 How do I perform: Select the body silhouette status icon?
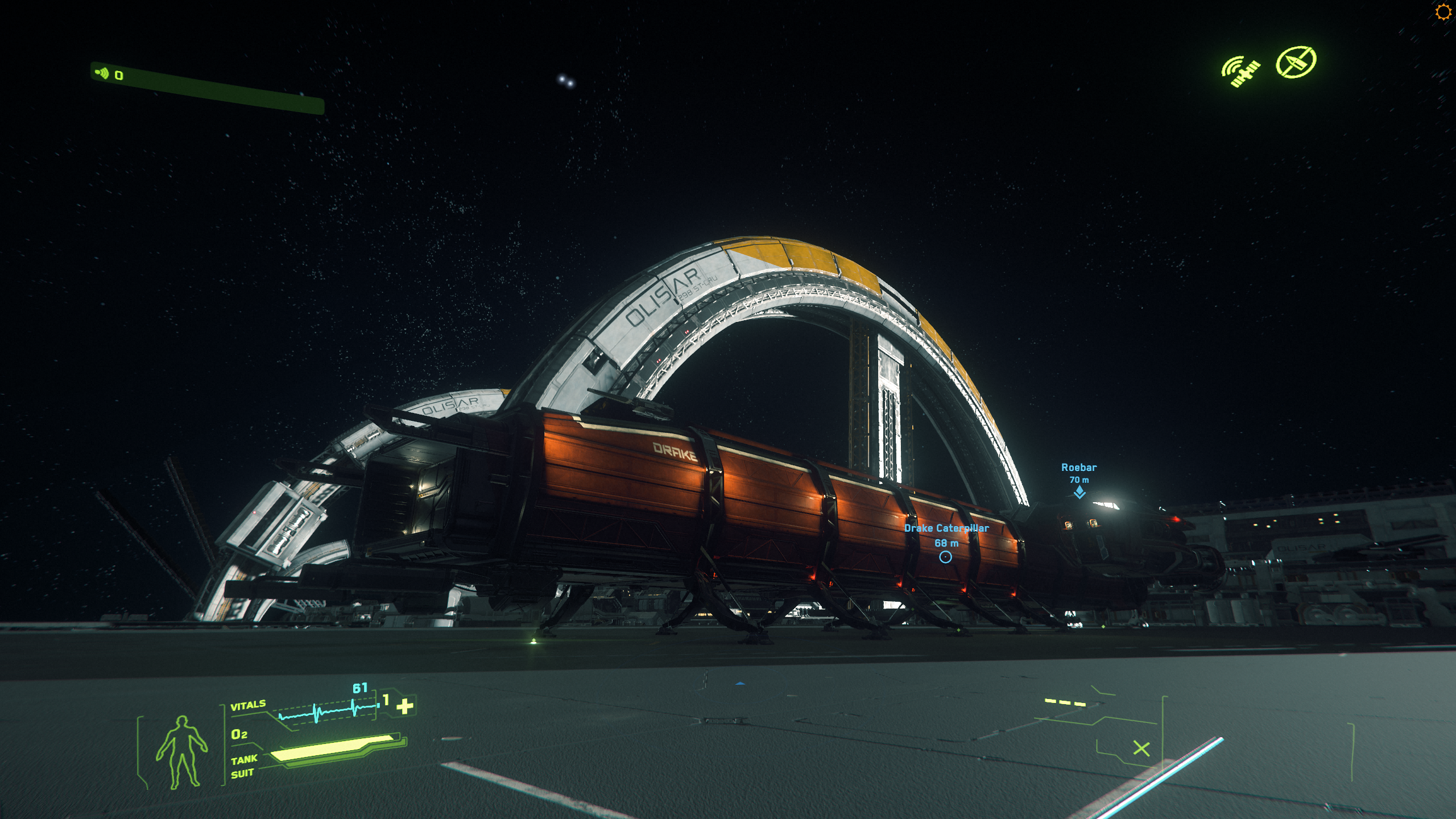coord(181,751)
